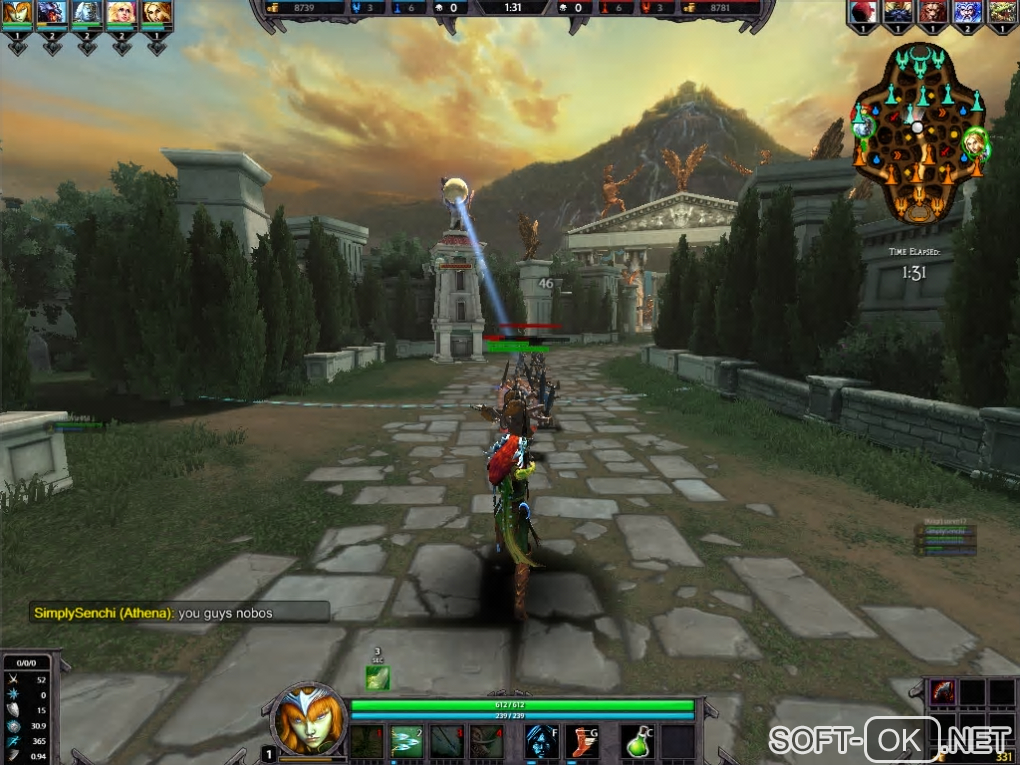
Task: Use the blue hooded-figure relic (F)
Action: tap(541, 741)
